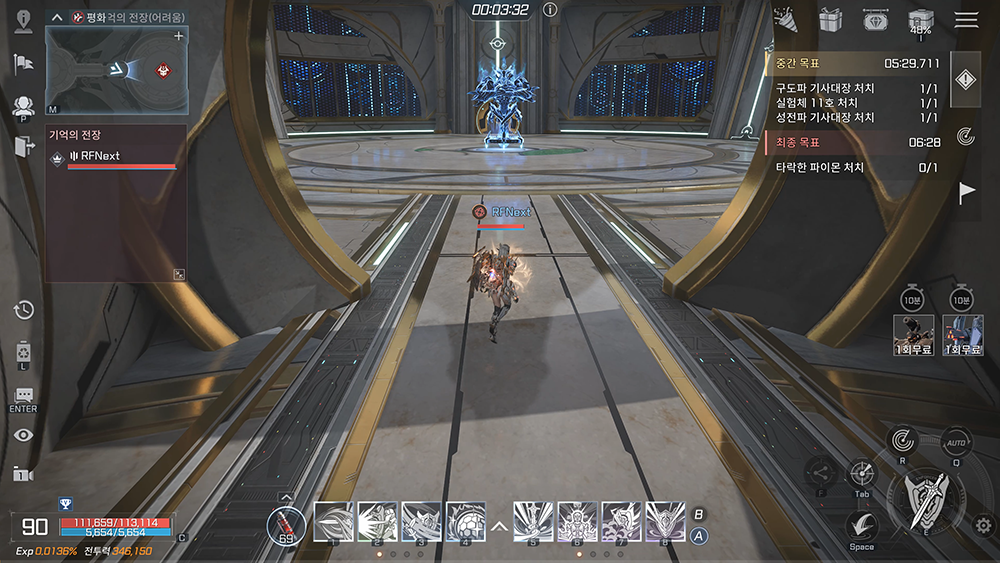The height and width of the screenshot is (563, 1000).
Task: Select the quest objectives diamond tab
Action: [x=964, y=82]
